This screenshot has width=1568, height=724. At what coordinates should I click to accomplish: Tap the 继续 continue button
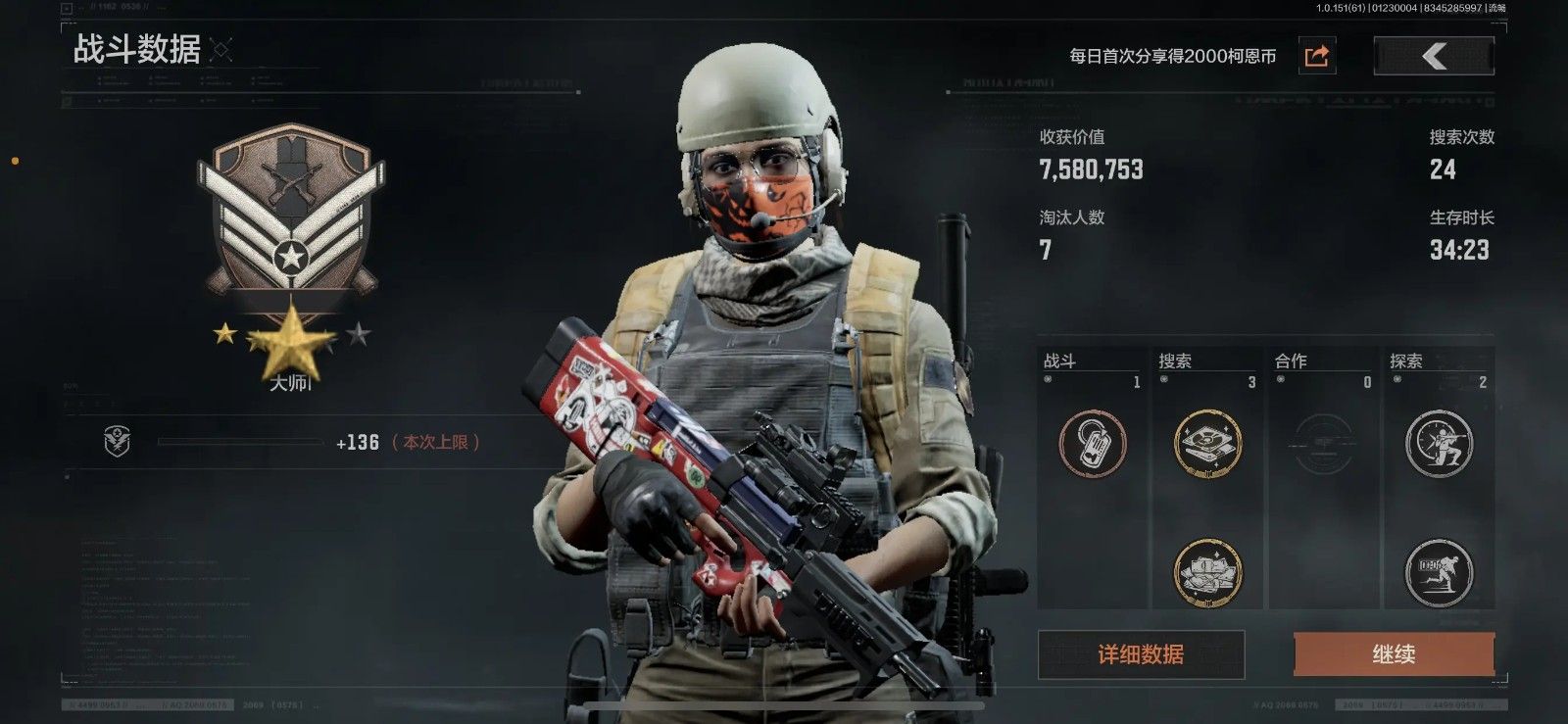point(1394,654)
